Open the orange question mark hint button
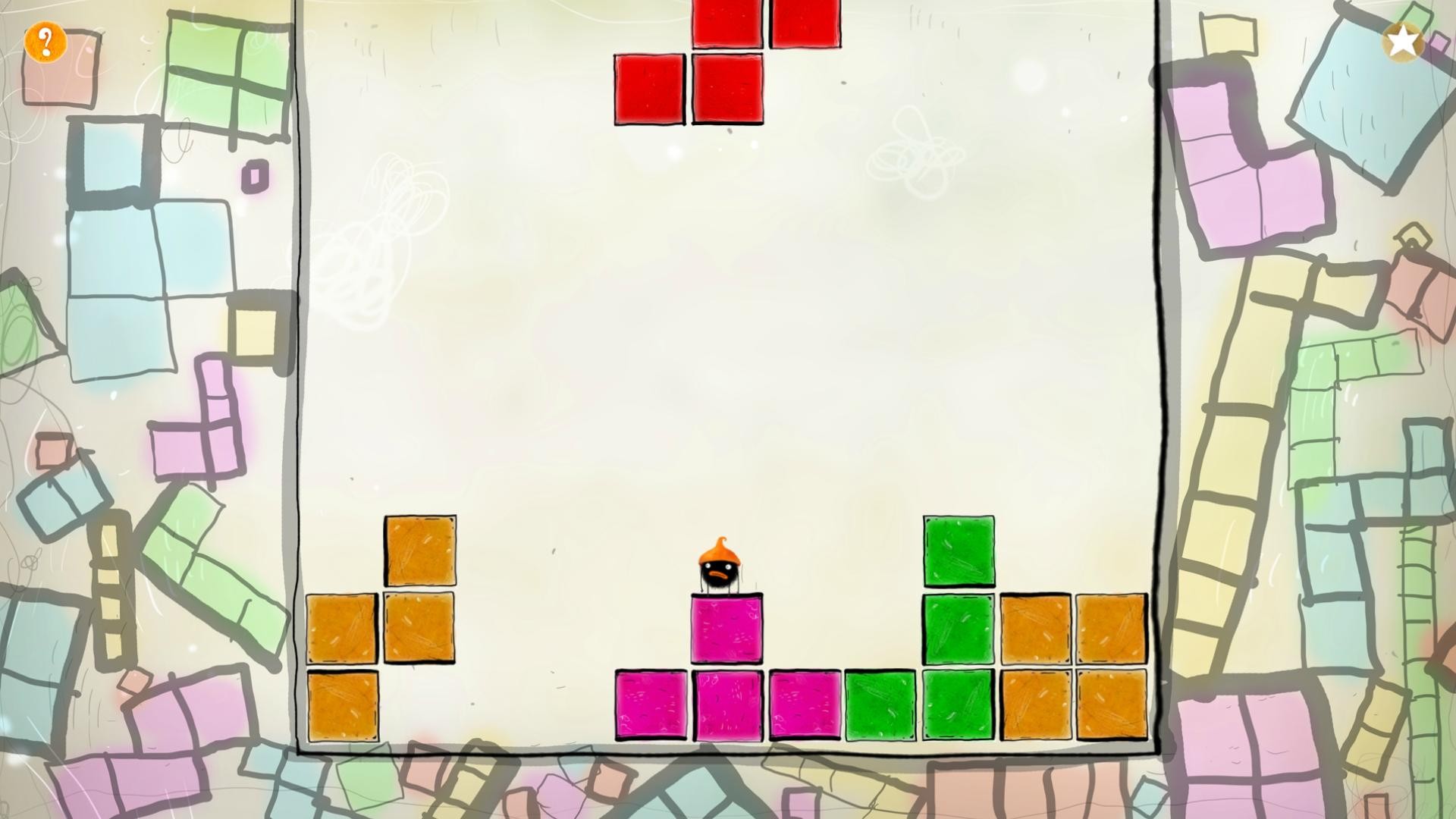The width and height of the screenshot is (1456, 819). (45, 42)
